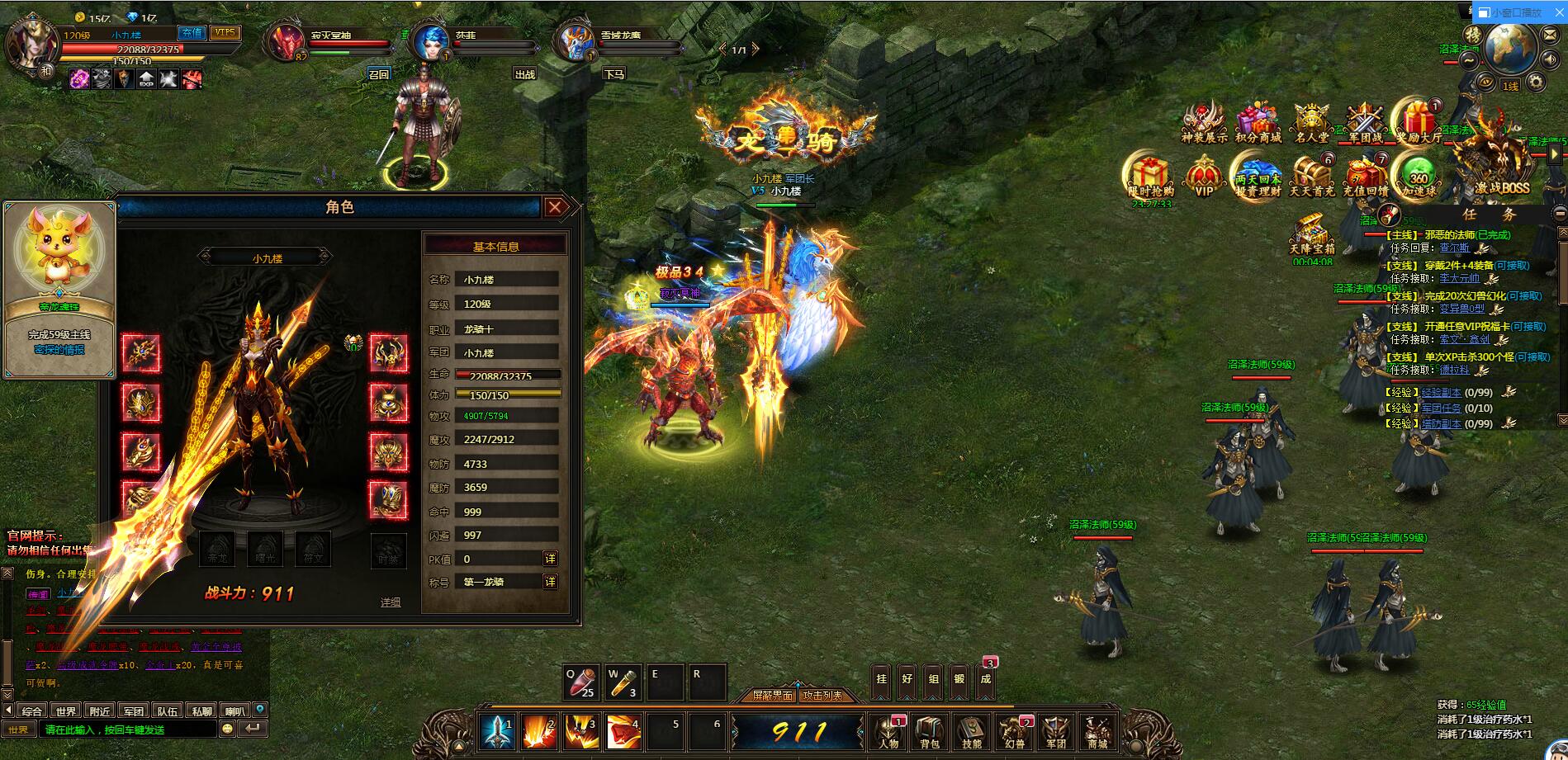Screen dimensions: 1568x760
Task: Open the world map globe
Action: click(x=1509, y=45)
